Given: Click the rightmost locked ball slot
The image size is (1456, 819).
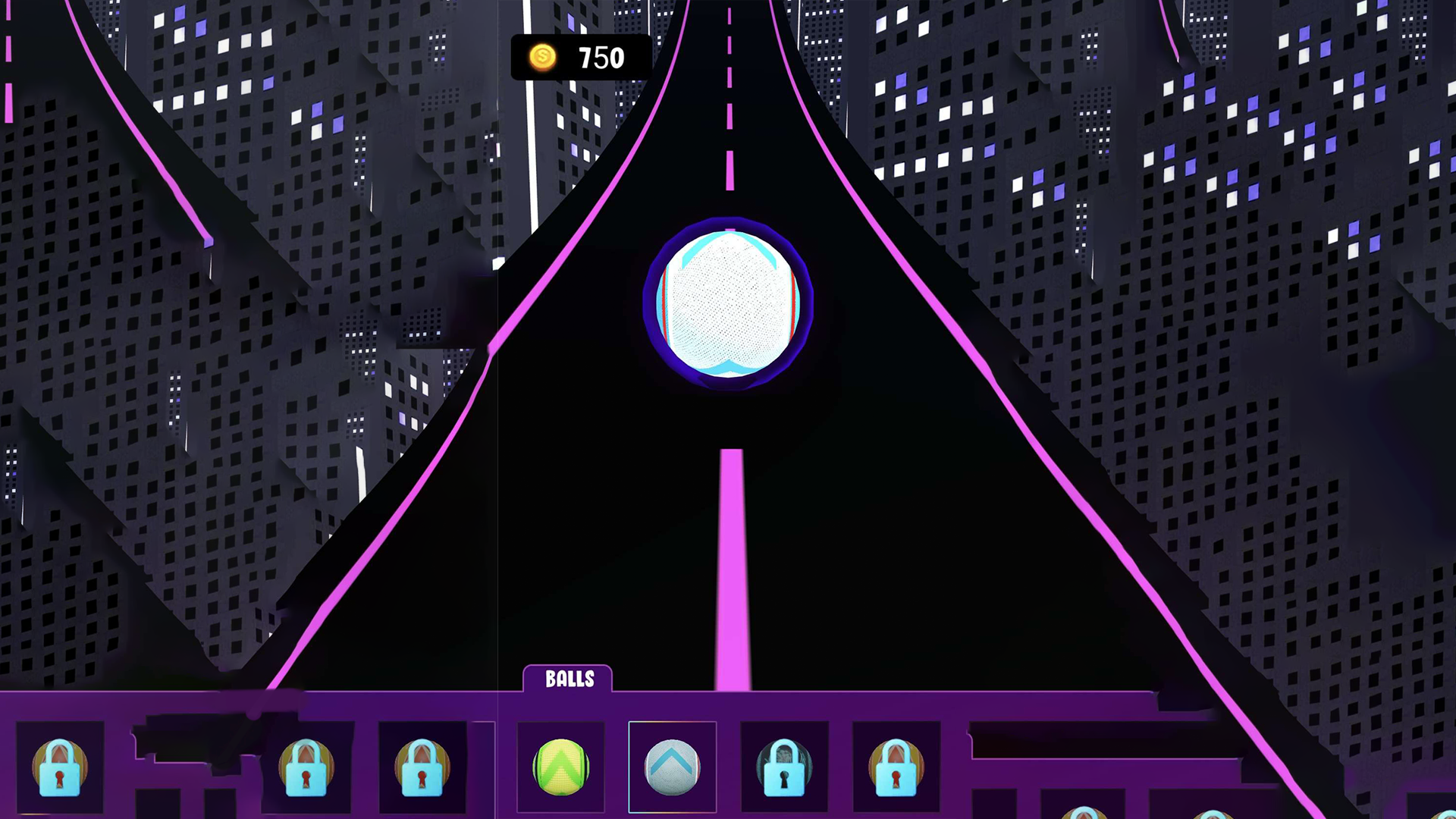Looking at the screenshot, I should [895, 768].
